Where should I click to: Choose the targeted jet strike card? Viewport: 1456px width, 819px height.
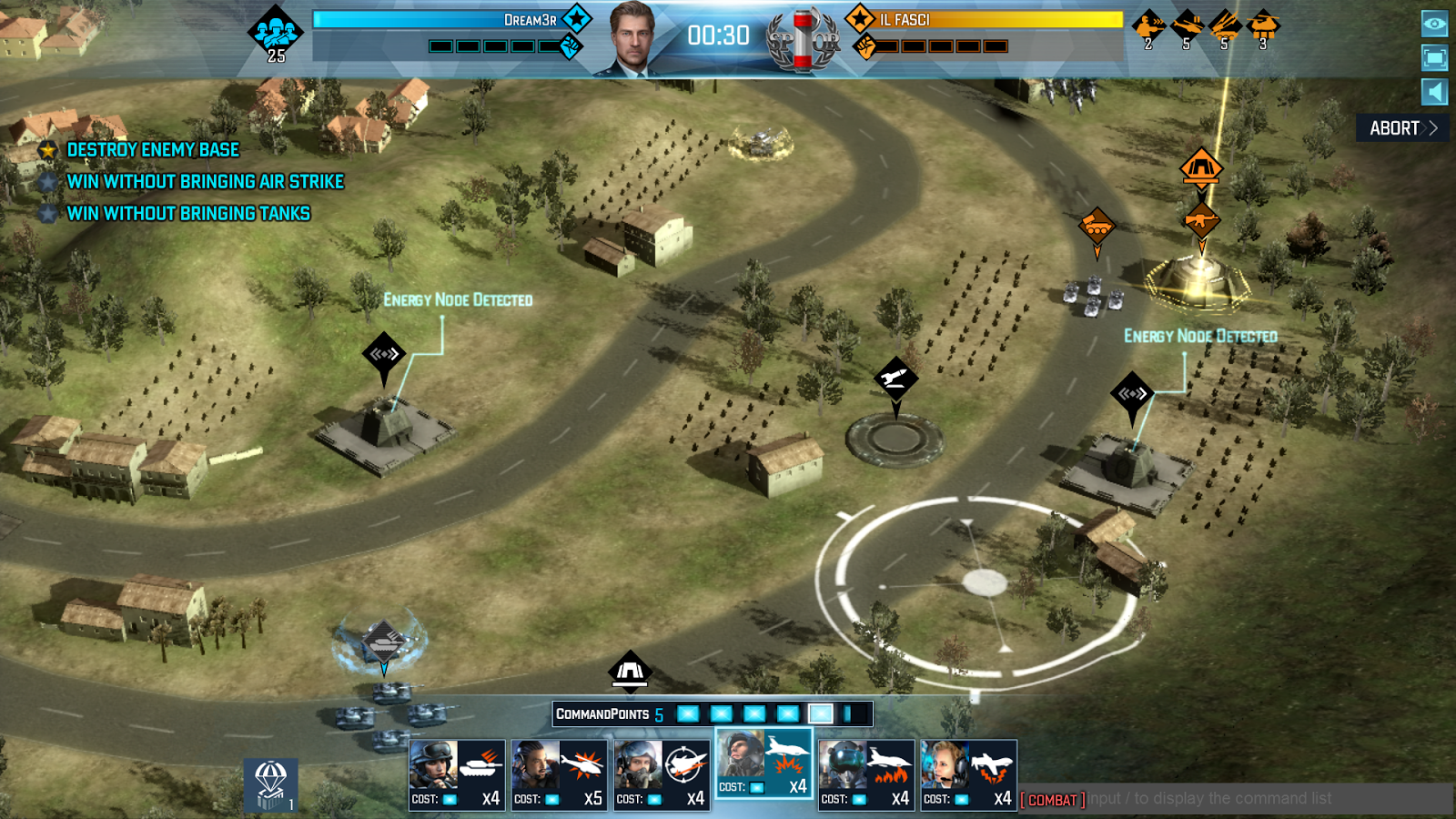pyautogui.click(x=662, y=774)
